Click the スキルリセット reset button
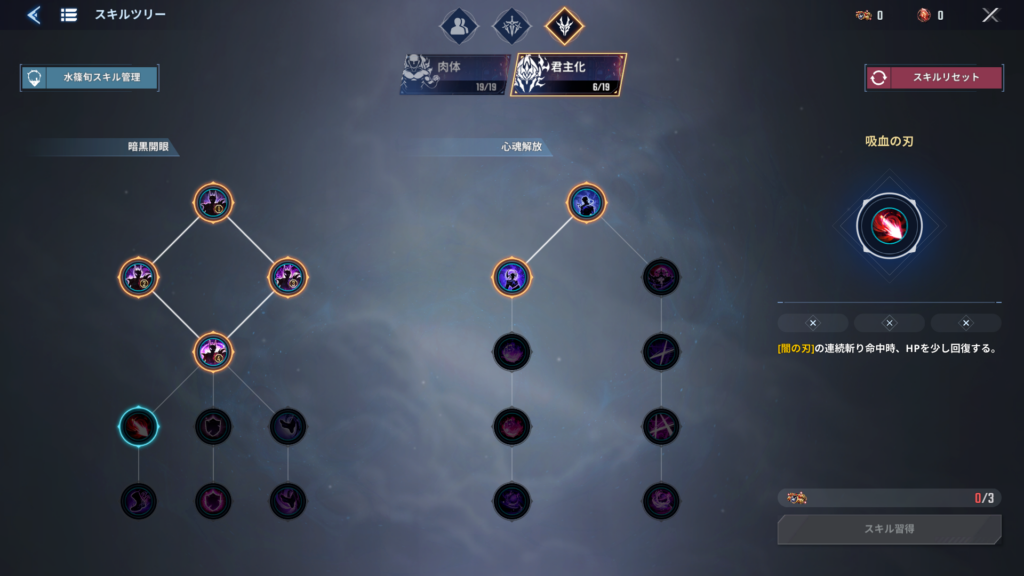The height and width of the screenshot is (576, 1024). pyautogui.click(x=934, y=78)
